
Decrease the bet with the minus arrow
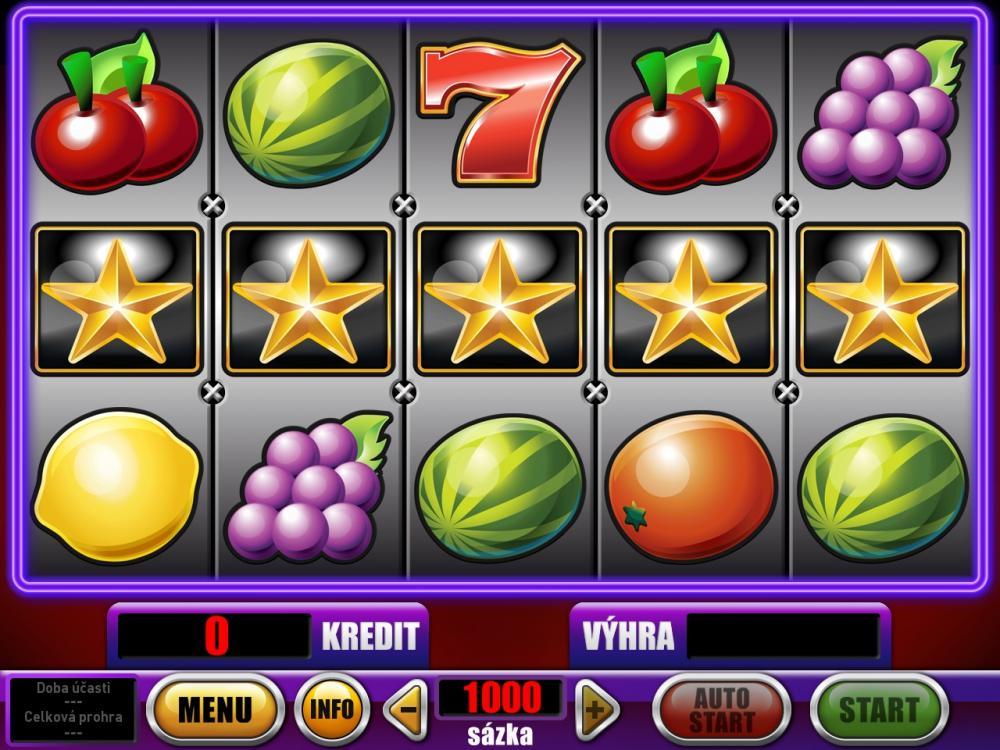coord(405,710)
